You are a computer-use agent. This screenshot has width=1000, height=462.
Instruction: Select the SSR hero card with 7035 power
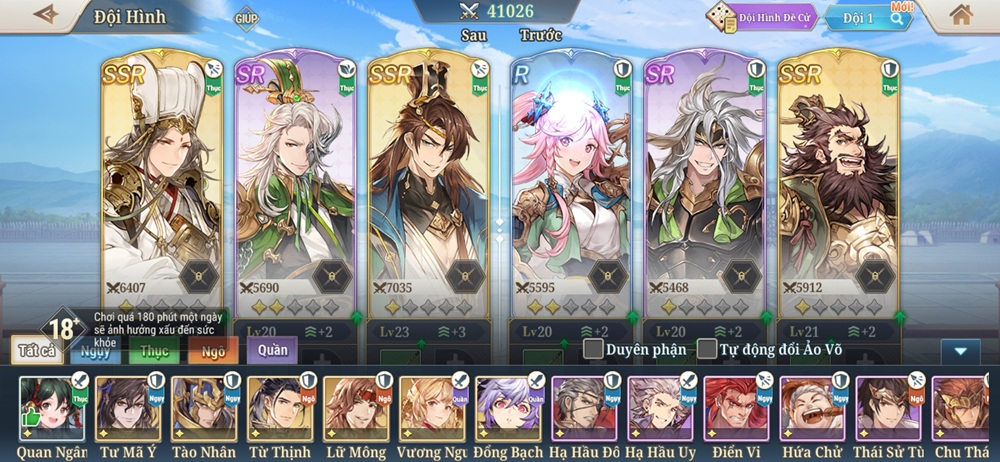tap(428, 190)
